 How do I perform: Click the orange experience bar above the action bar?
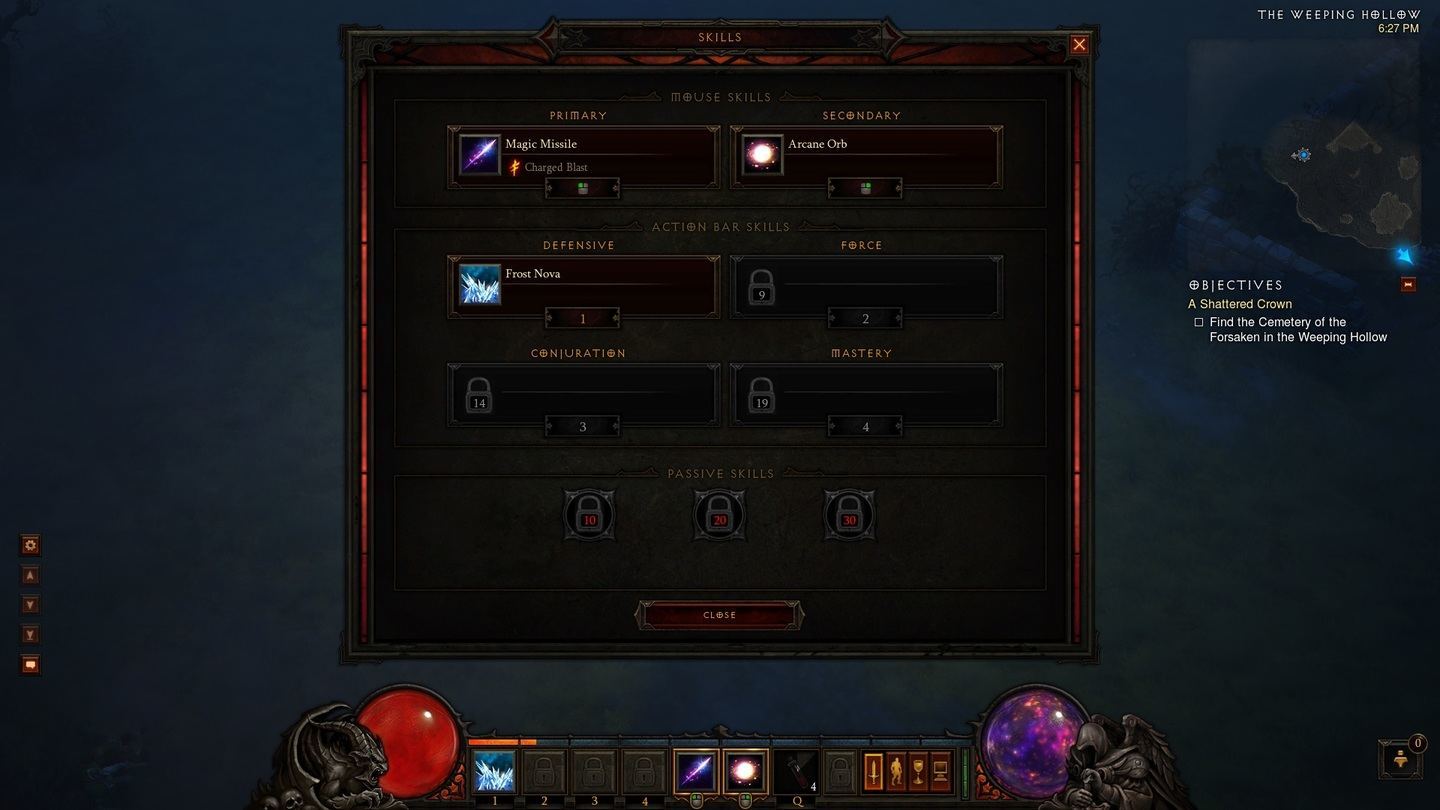point(500,742)
